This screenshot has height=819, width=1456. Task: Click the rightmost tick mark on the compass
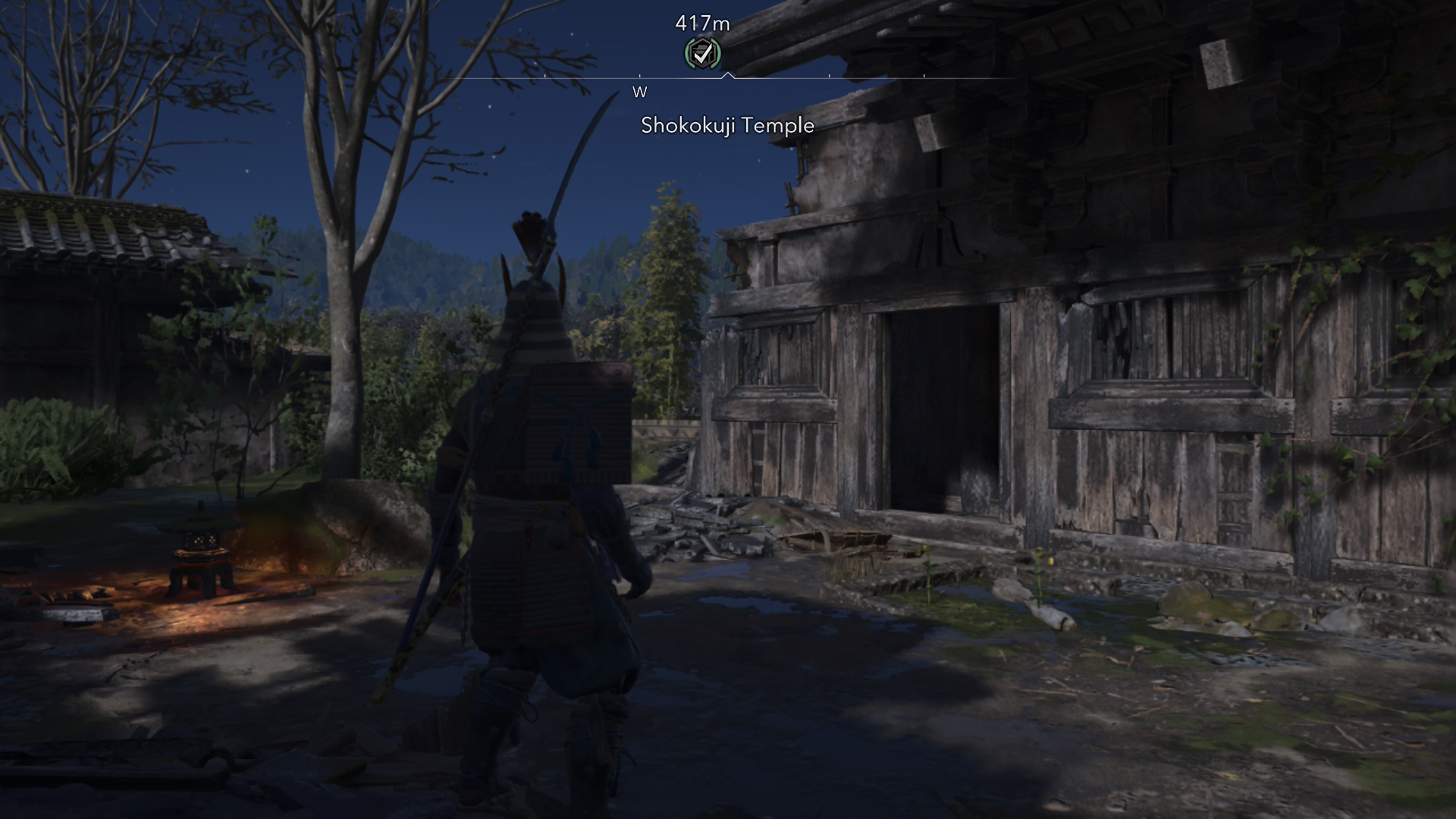coord(924,76)
